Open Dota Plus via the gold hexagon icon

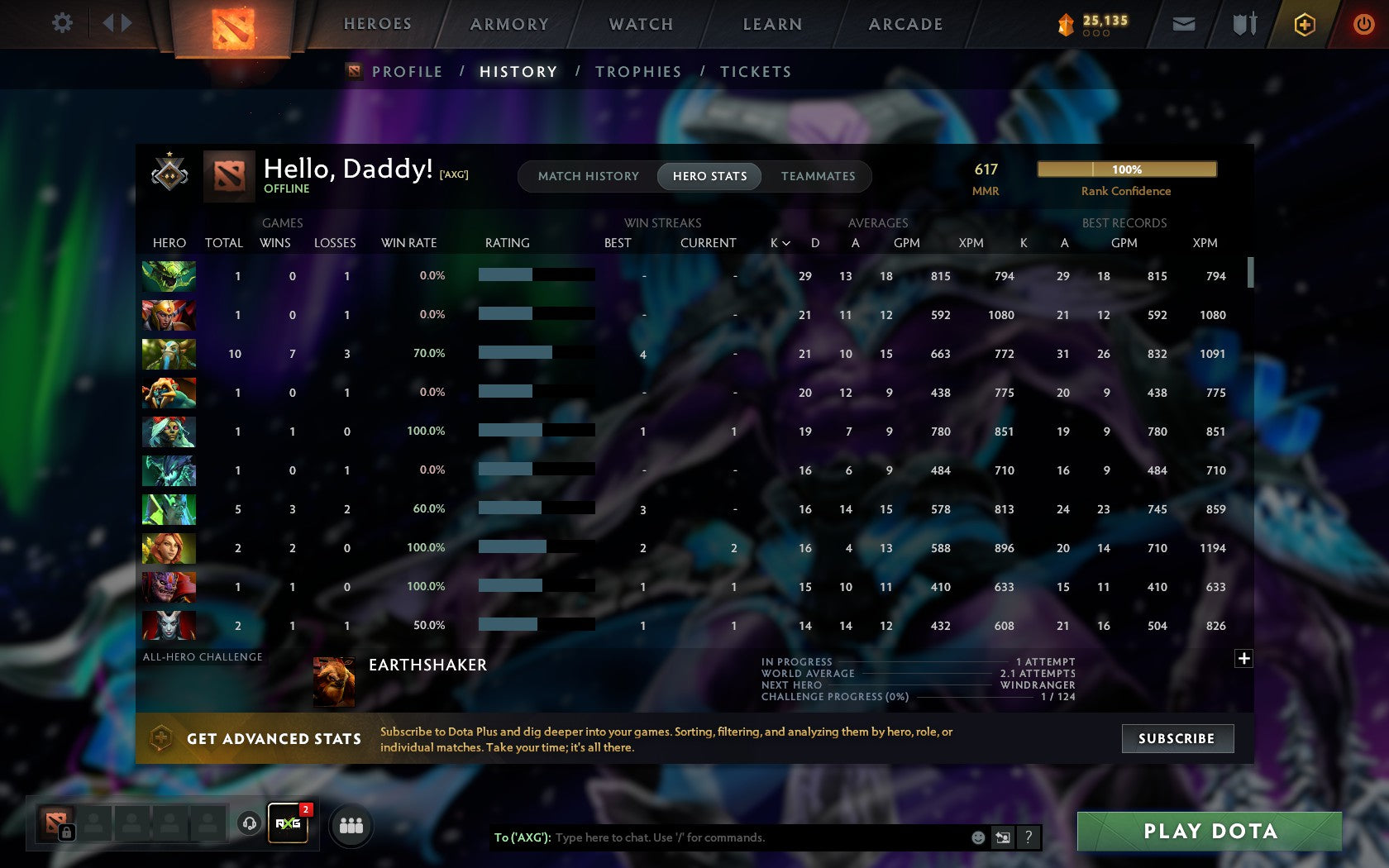click(x=1305, y=24)
